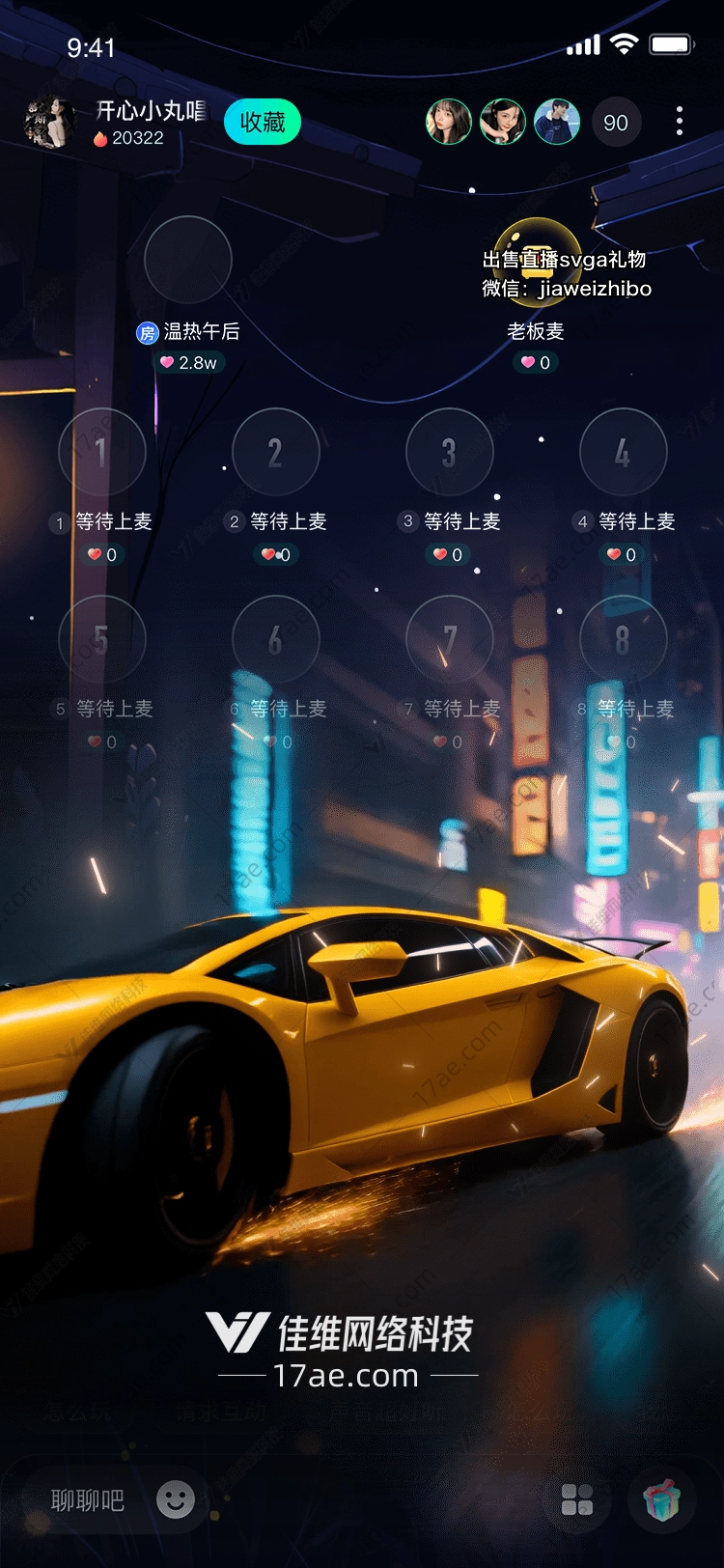Image resolution: width=724 pixels, height=1568 pixels.
Task: Choose the 老板麦 boss seat
Action: [x=537, y=260]
